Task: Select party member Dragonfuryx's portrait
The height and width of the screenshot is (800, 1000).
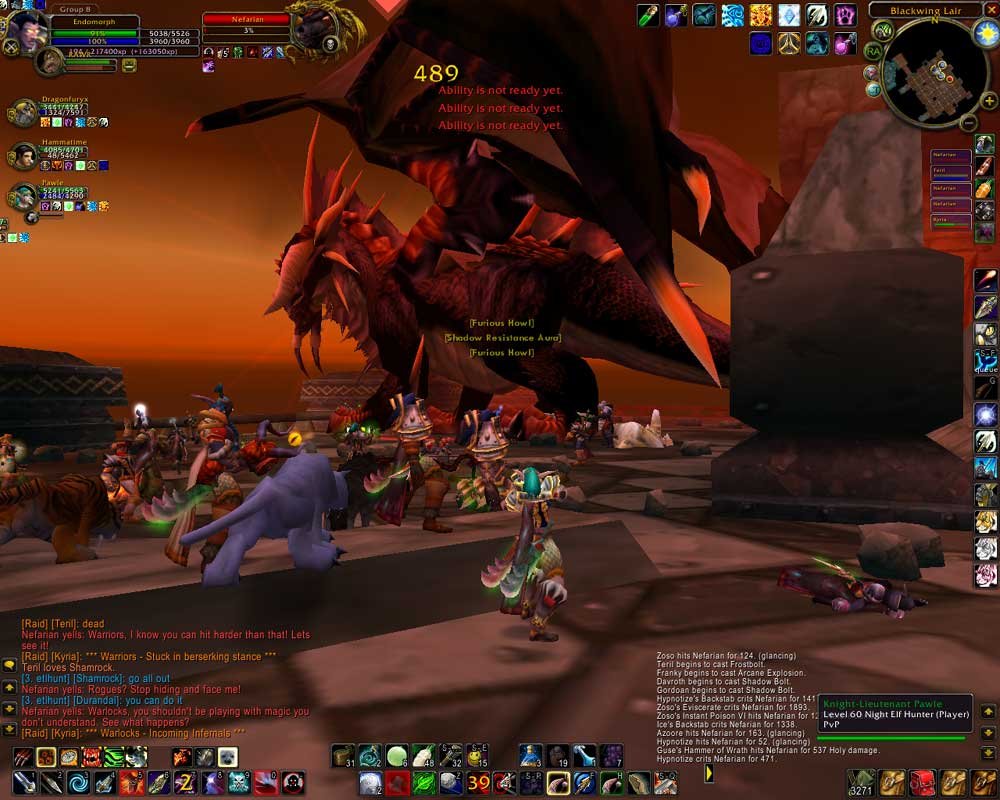Action: click(x=21, y=112)
